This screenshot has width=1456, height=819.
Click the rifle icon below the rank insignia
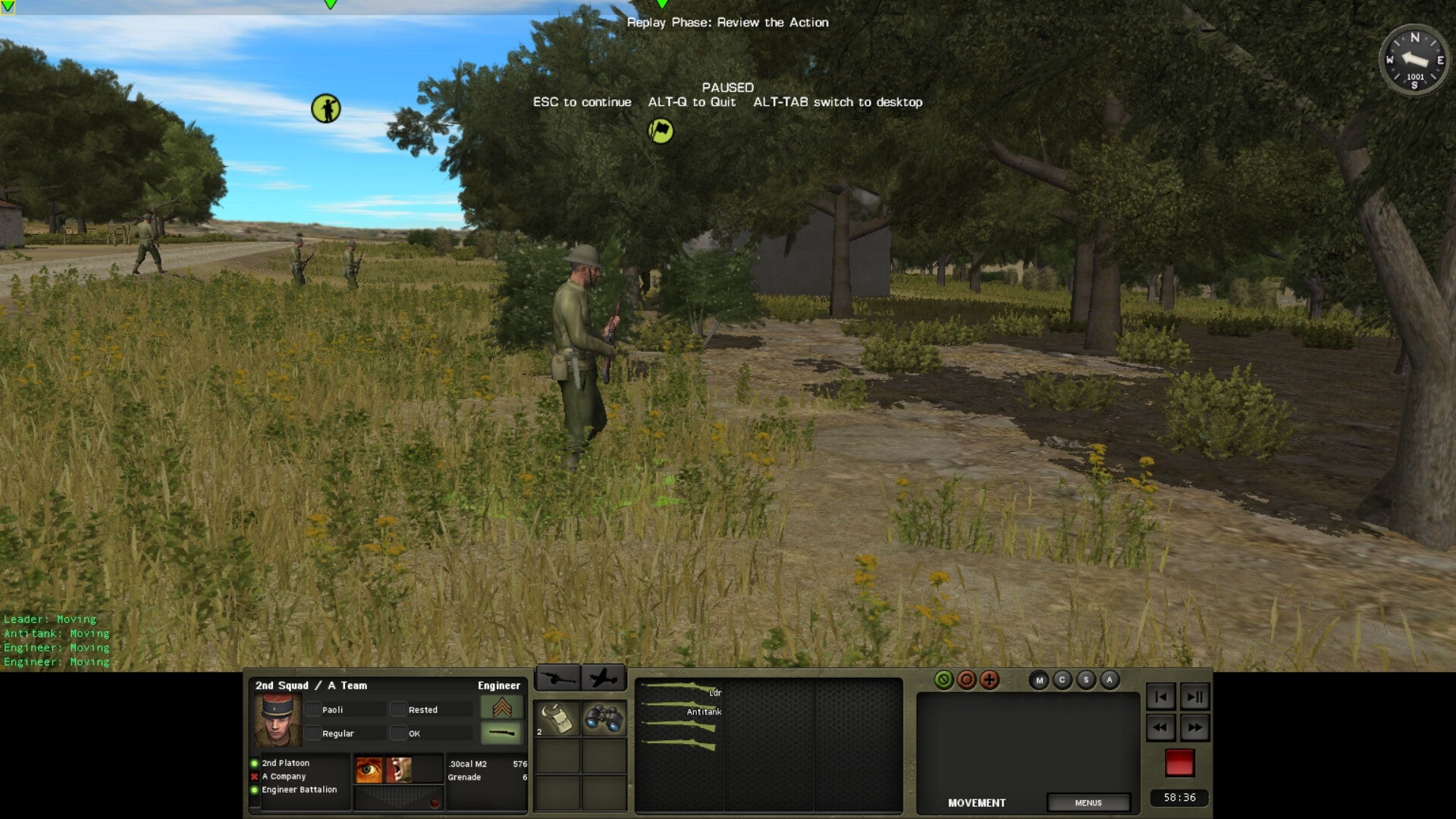502,732
